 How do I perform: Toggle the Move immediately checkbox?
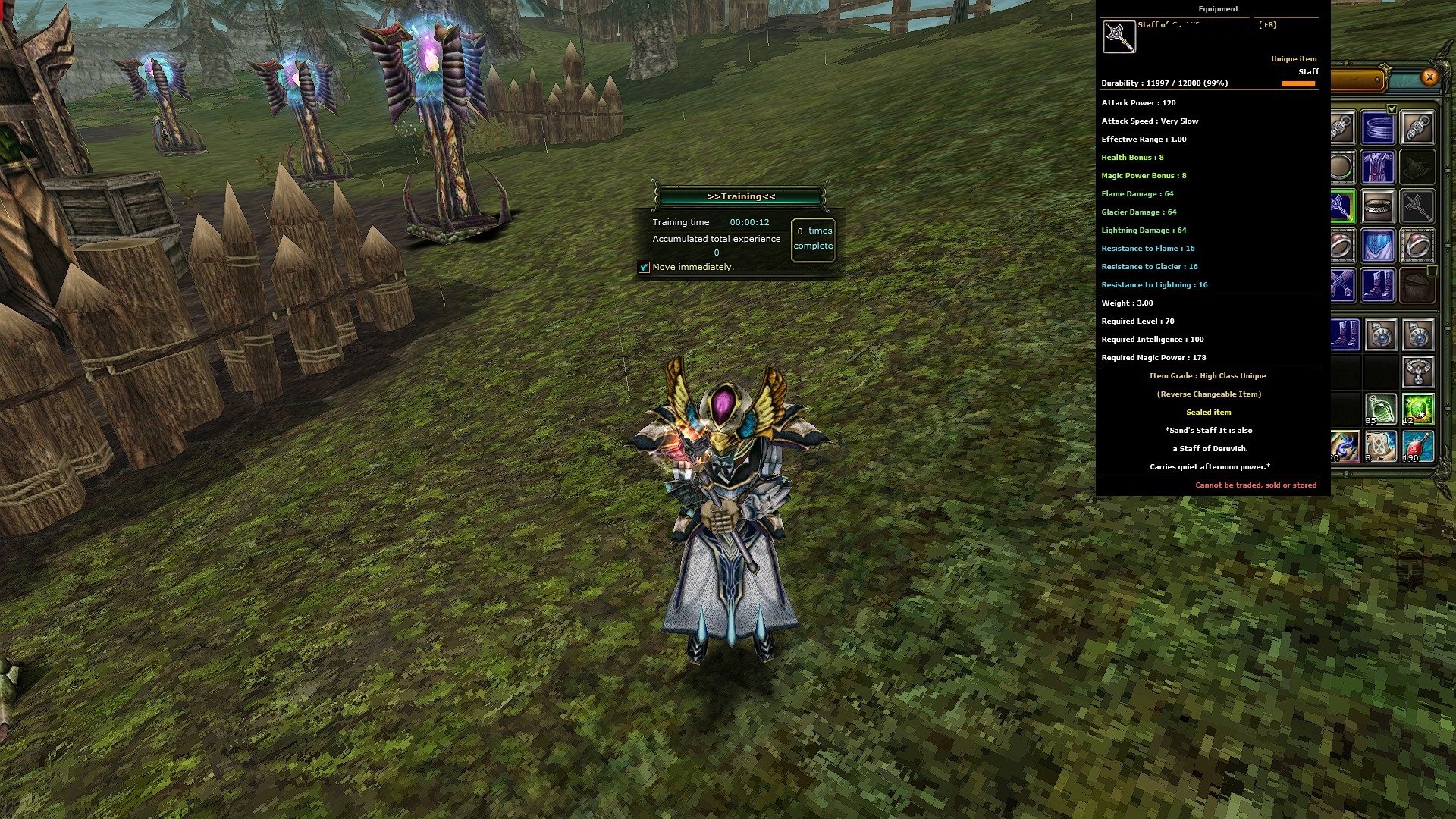tap(644, 267)
